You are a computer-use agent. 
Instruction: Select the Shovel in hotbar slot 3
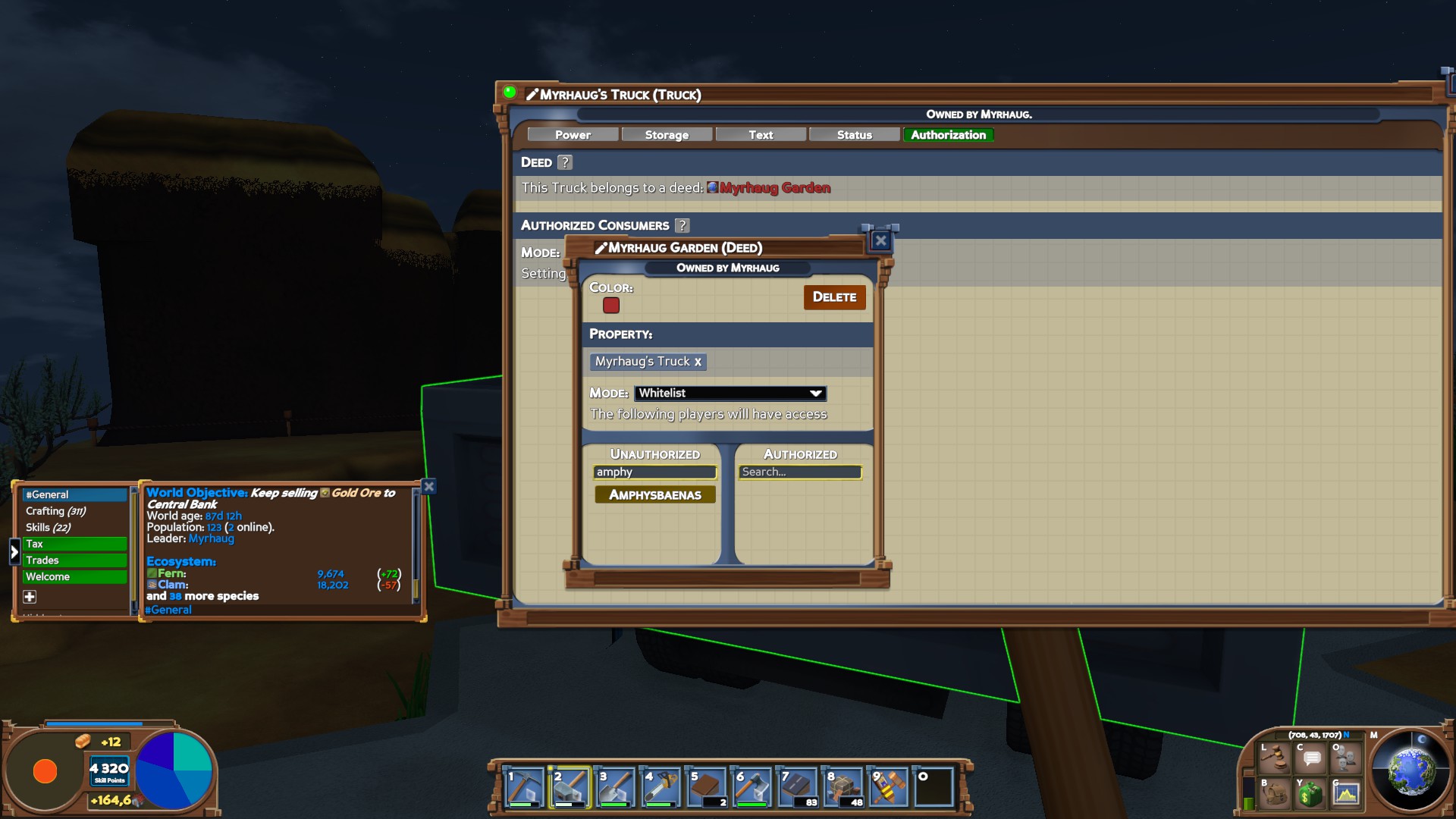click(614, 786)
